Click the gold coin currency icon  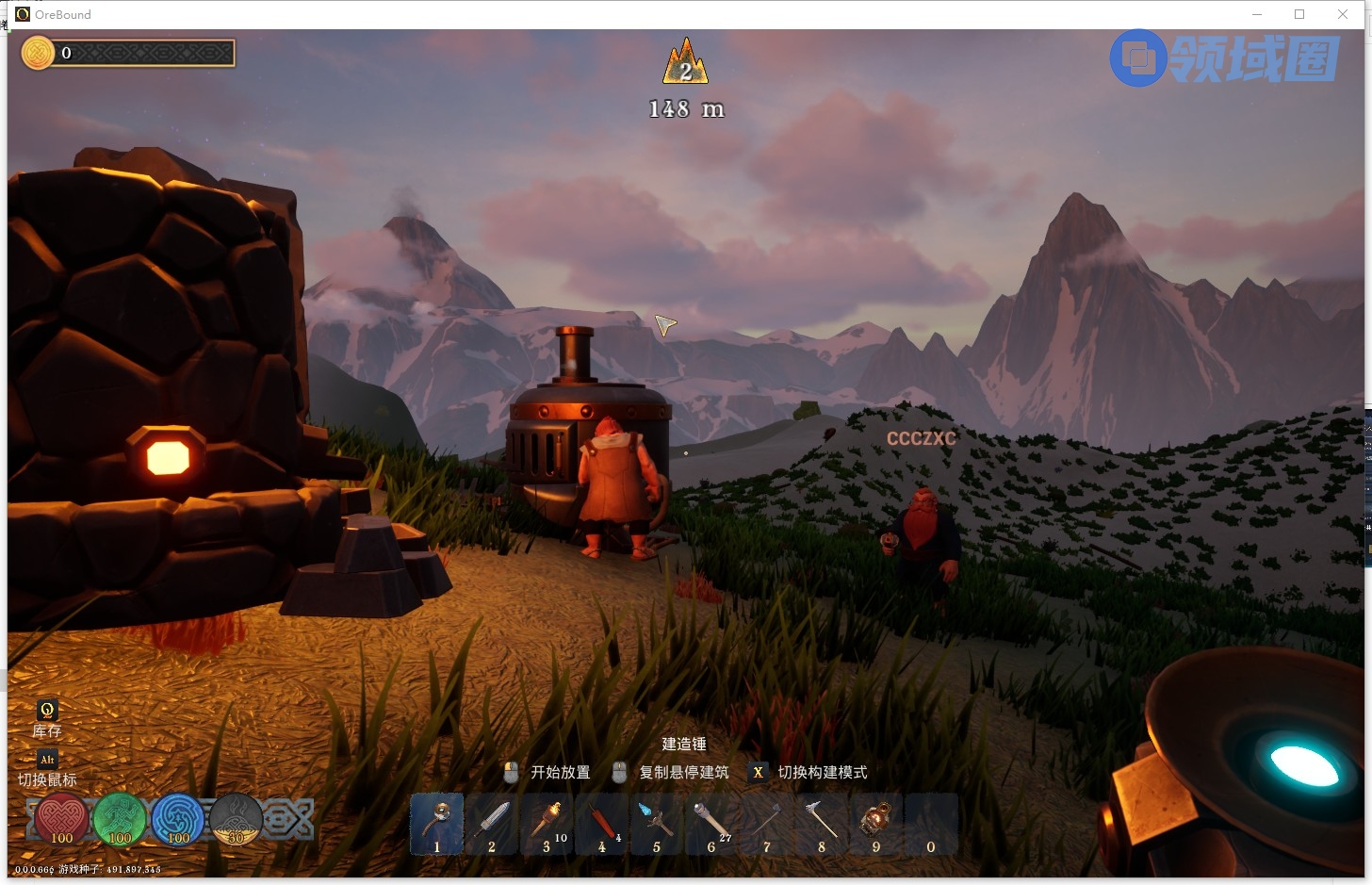(39, 53)
